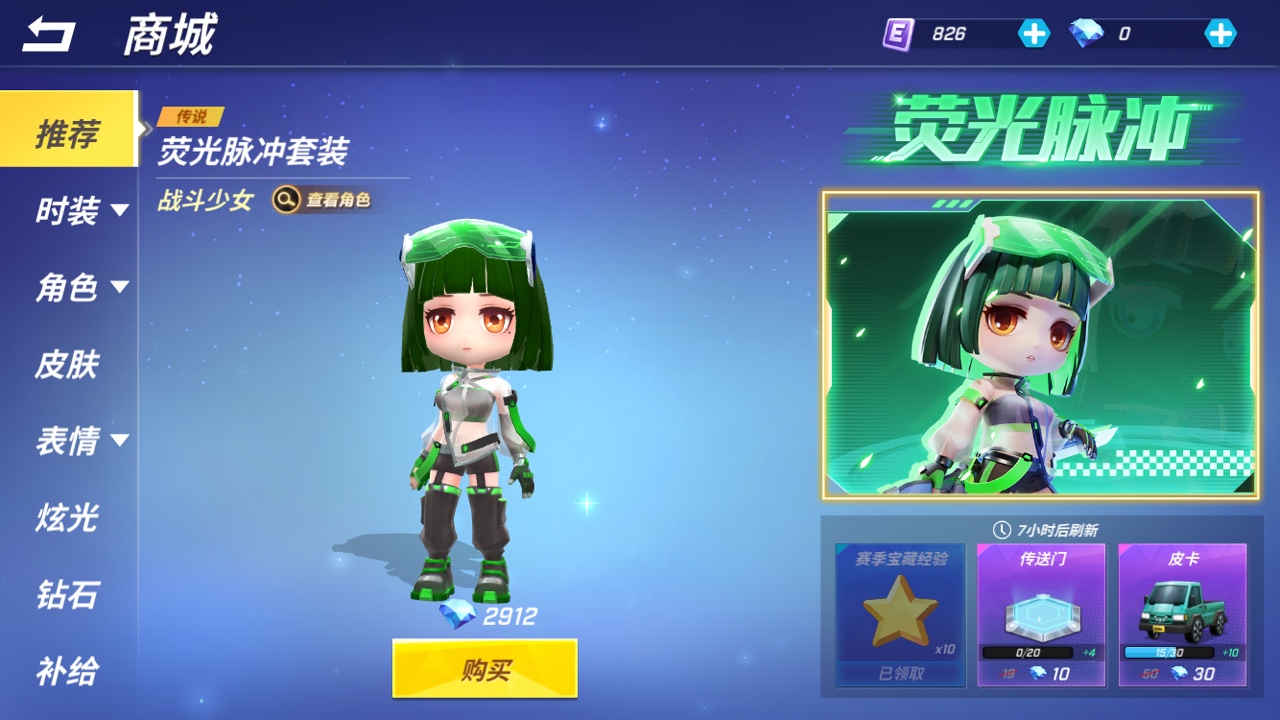Add more diamonds with plus button
Image resolution: width=1280 pixels, height=720 pixels.
pyautogui.click(x=1220, y=34)
